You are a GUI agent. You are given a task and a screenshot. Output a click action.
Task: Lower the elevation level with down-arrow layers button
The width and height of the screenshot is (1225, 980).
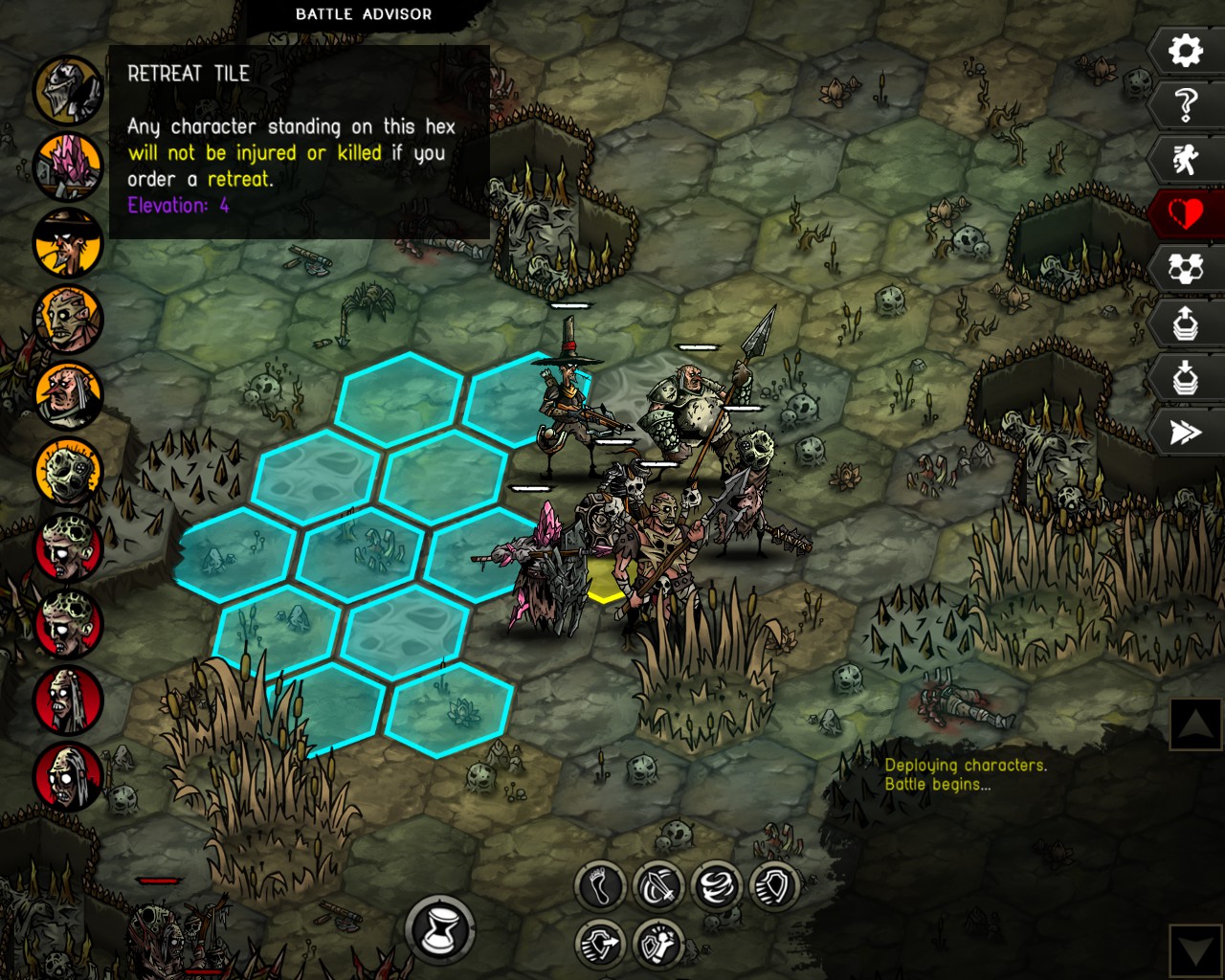pyautogui.click(x=1186, y=378)
